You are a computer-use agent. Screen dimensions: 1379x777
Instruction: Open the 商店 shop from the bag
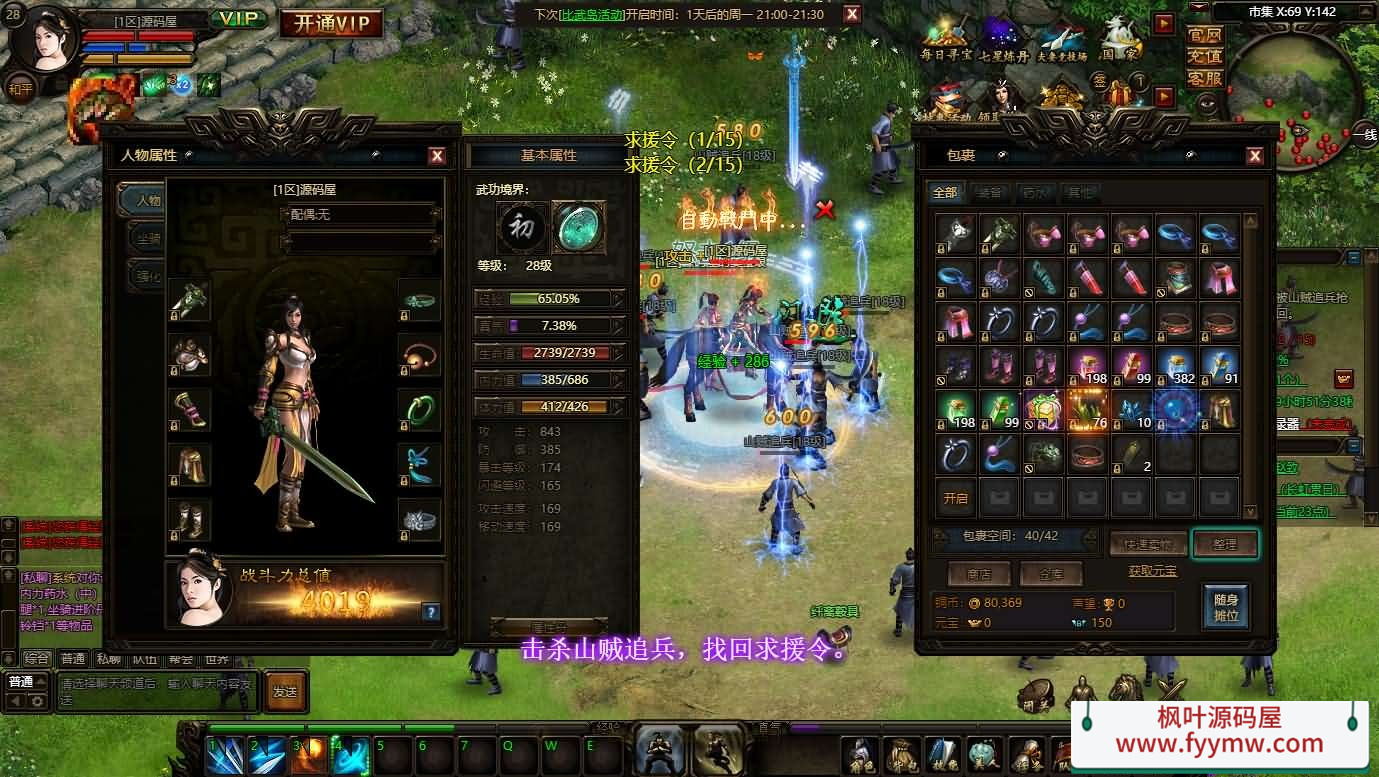(979, 574)
